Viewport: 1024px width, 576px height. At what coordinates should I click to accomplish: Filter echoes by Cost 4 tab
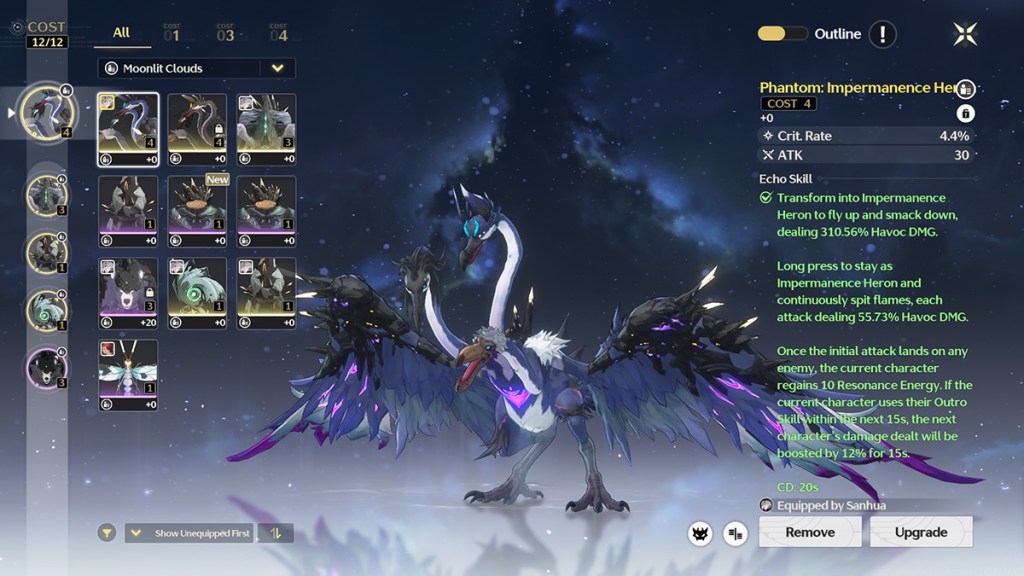coord(278,35)
